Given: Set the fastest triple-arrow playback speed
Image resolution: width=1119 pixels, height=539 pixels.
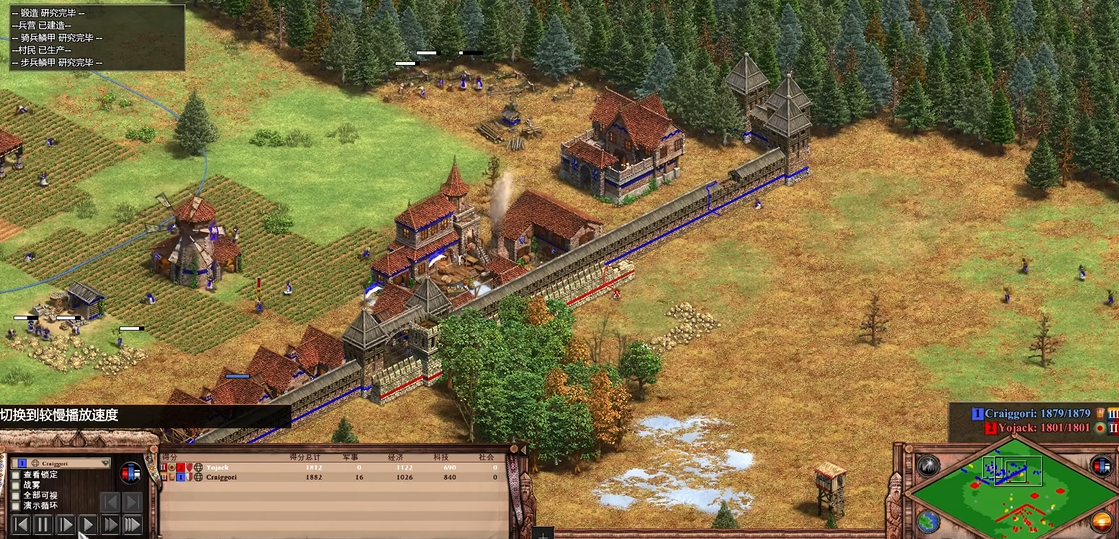Looking at the screenshot, I should click(x=133, y=524).
